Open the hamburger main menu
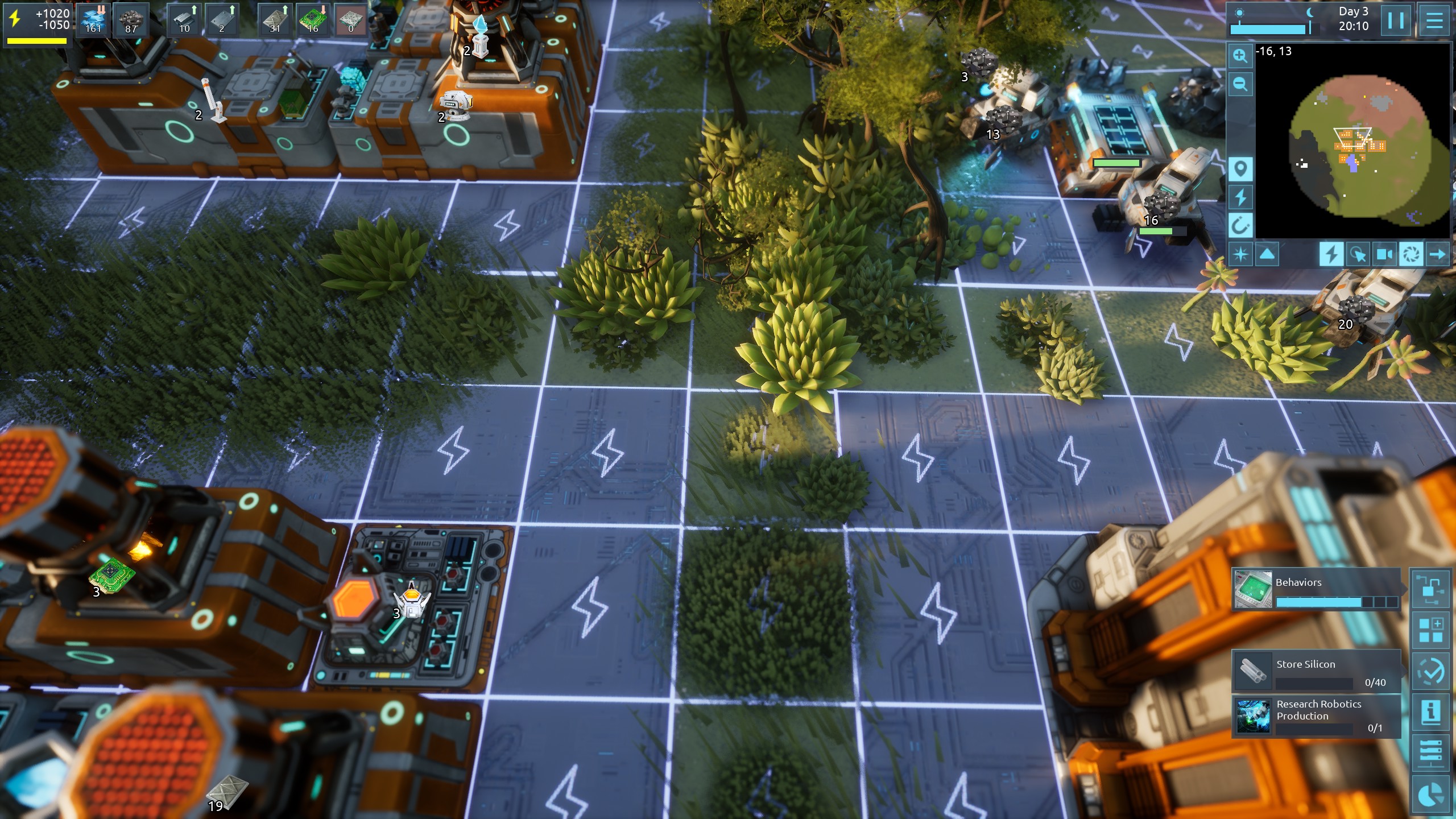The width and height of the screenshot is (1456, 819). click(x=1434, y=21)
